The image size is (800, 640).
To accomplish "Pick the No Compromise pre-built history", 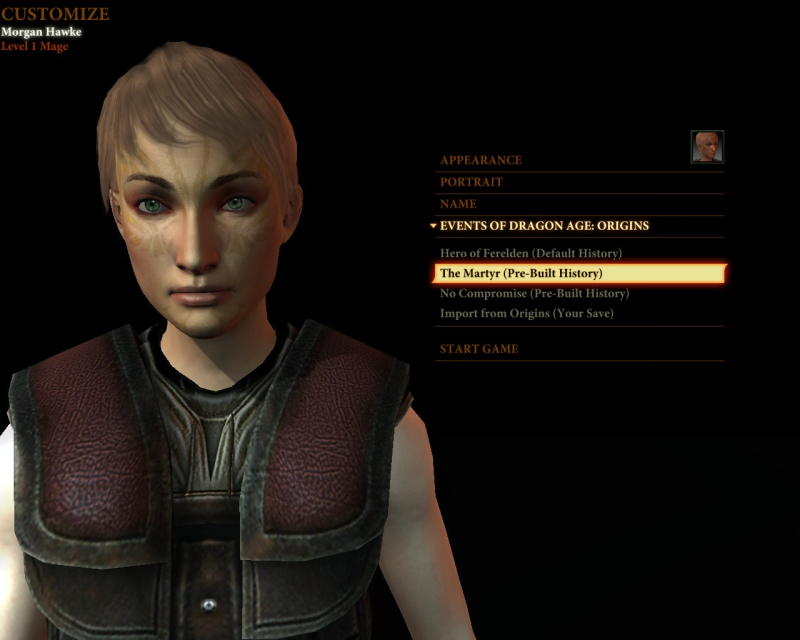I will (x=534, y=294).
